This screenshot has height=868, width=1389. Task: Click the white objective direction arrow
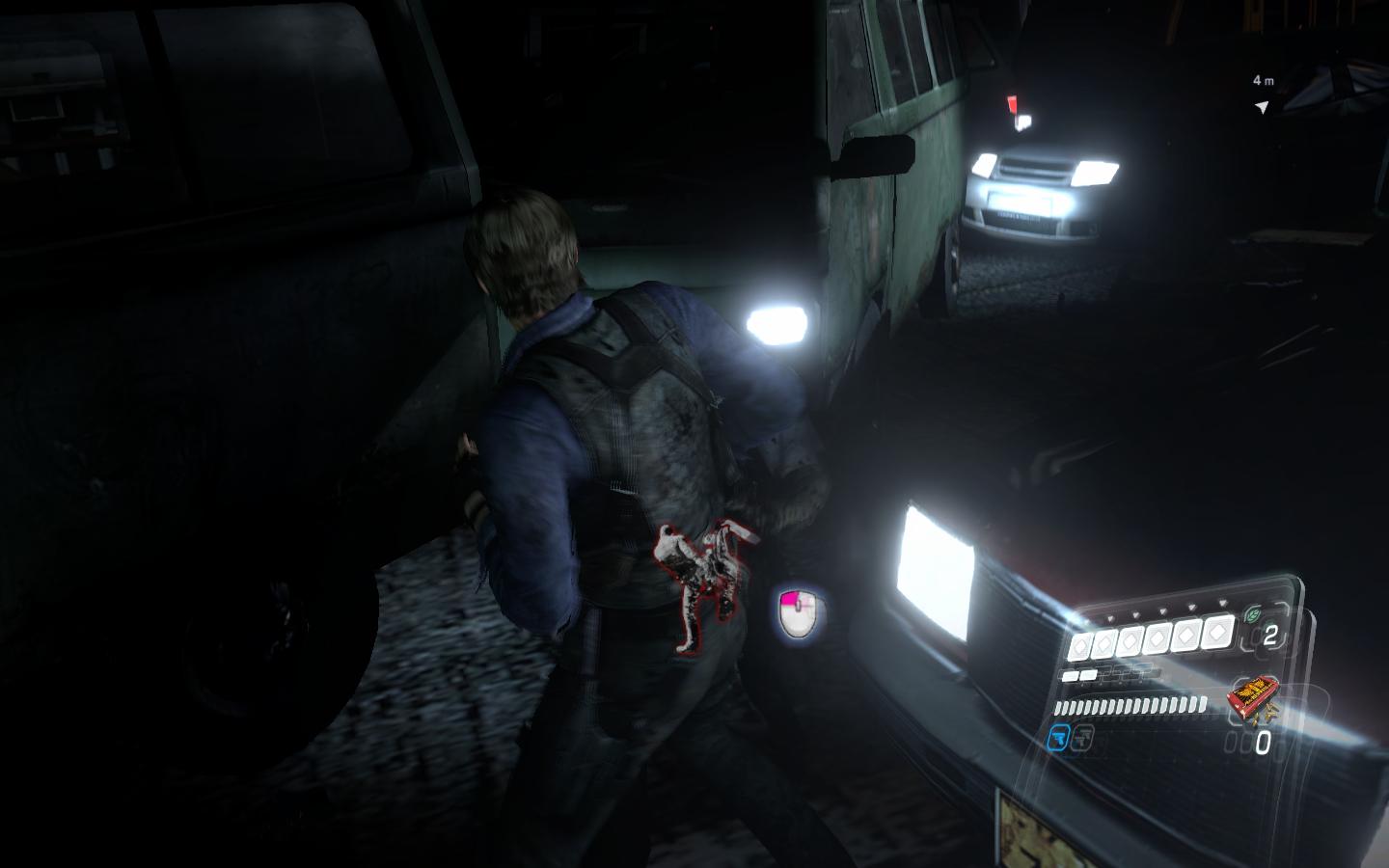click(1262, 107)
